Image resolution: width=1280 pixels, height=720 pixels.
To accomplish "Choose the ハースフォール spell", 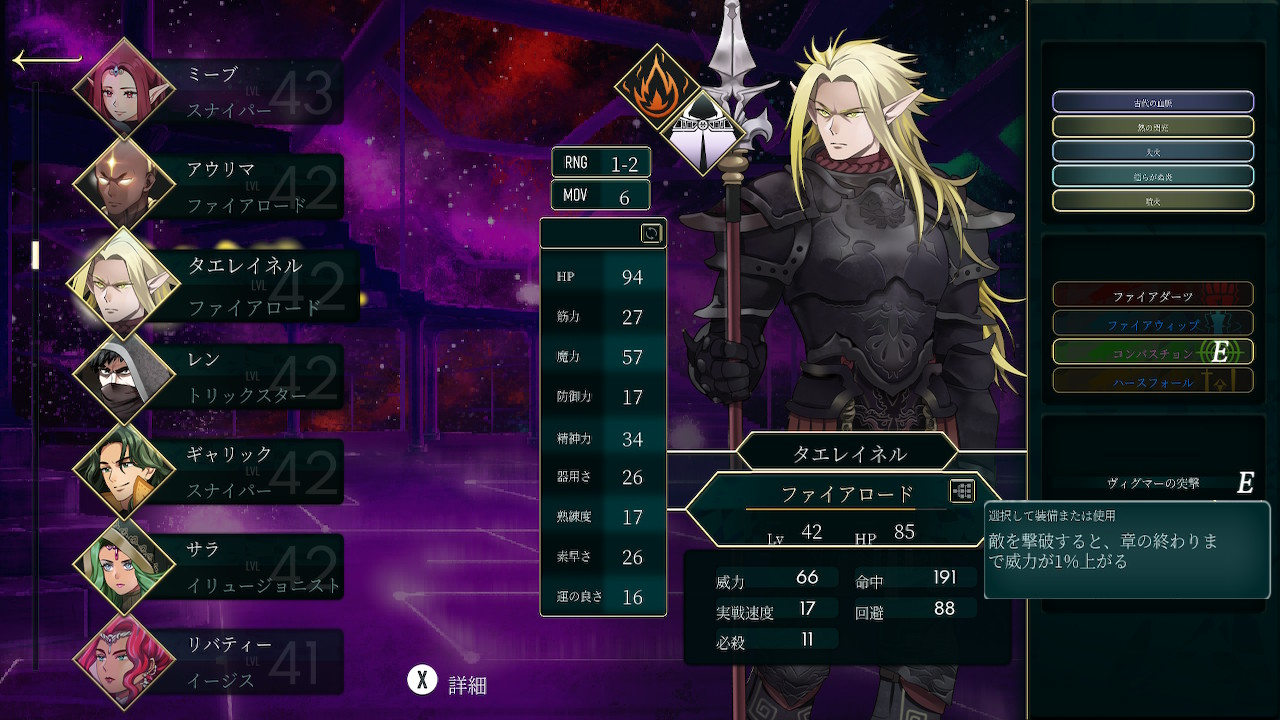I will point(1152,381).
